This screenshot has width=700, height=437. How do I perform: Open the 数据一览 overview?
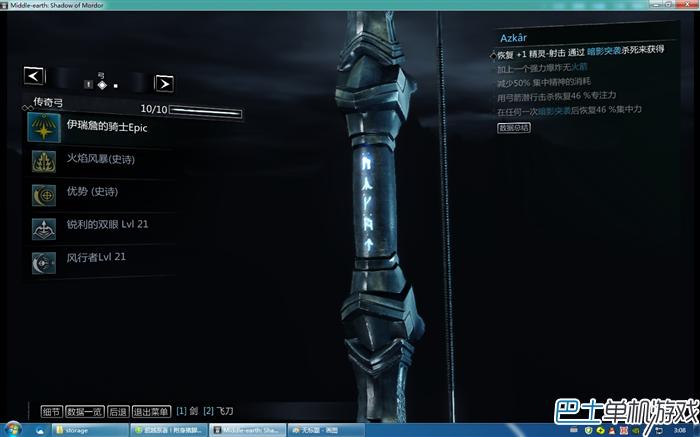(85, 410)
